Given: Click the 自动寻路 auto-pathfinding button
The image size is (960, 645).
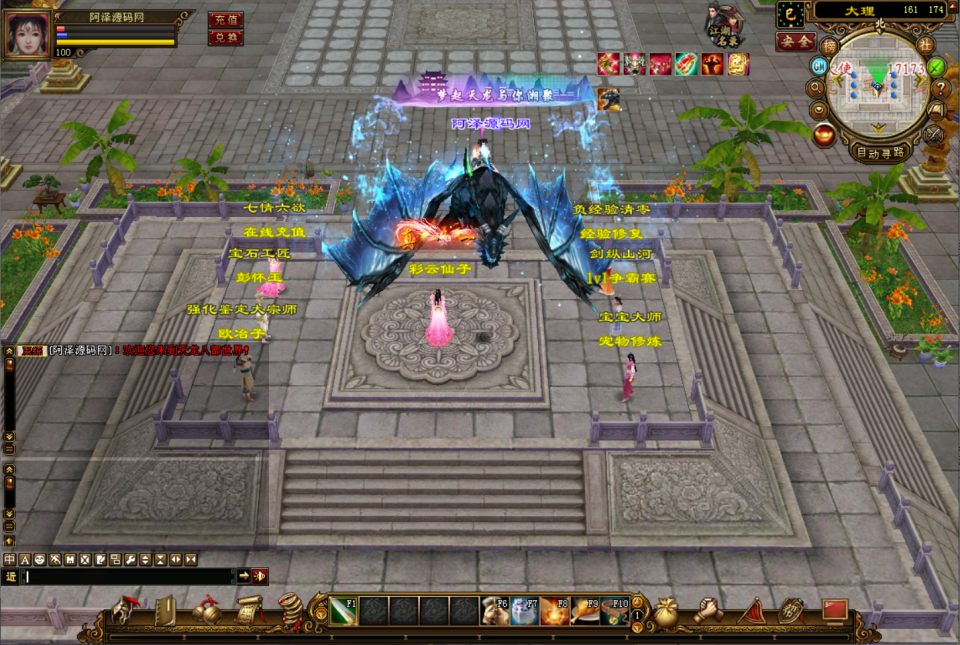Looking at the screenshot, I should coord(879,153).
